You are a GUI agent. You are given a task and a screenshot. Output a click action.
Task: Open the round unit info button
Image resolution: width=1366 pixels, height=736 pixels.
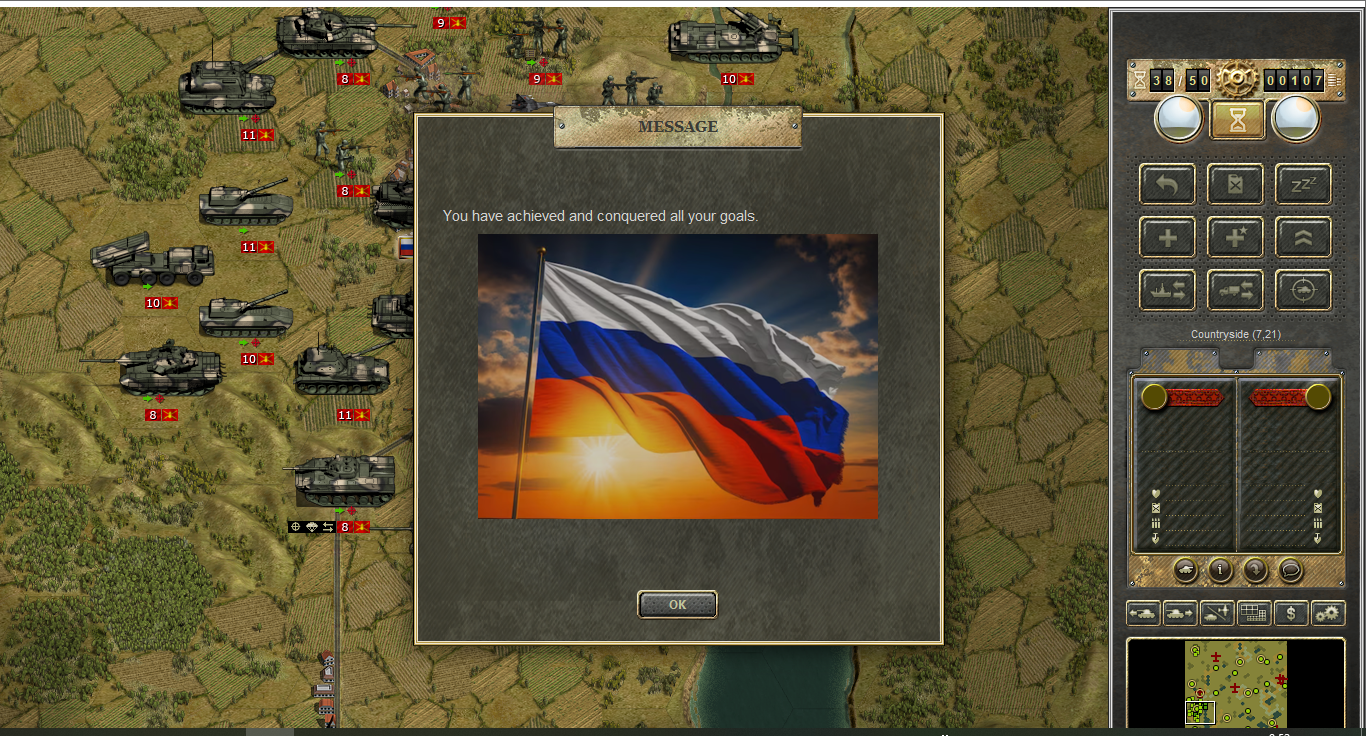(1220, 570)
